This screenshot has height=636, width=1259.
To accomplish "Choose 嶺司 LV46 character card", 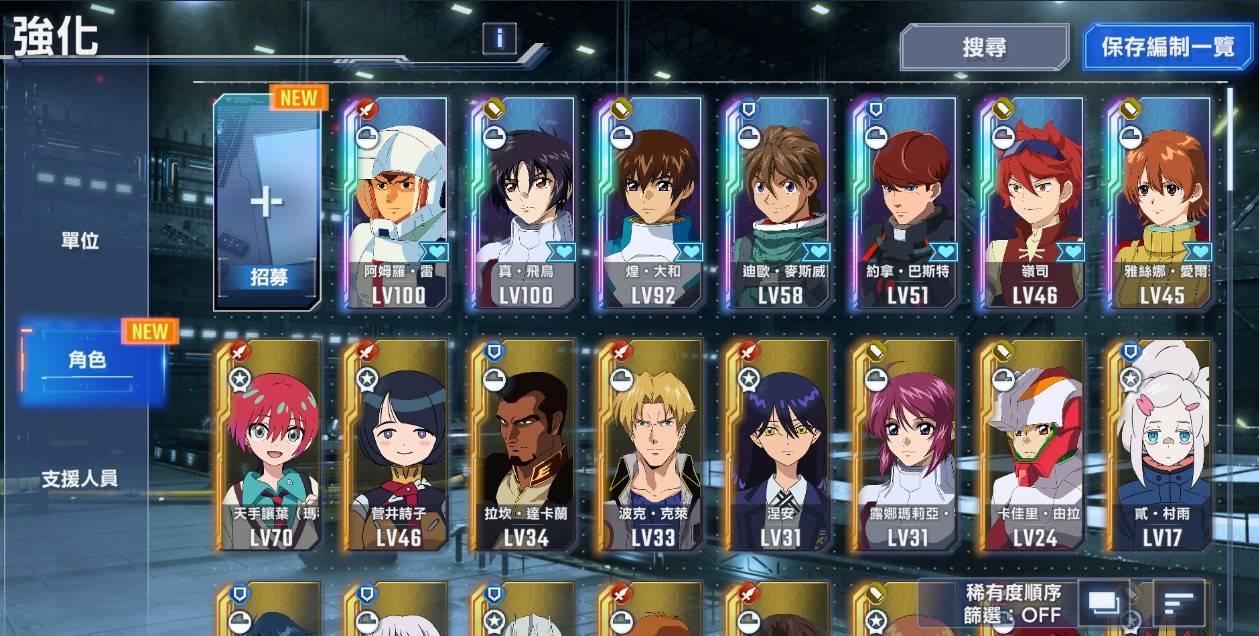I will point(1033,203).
